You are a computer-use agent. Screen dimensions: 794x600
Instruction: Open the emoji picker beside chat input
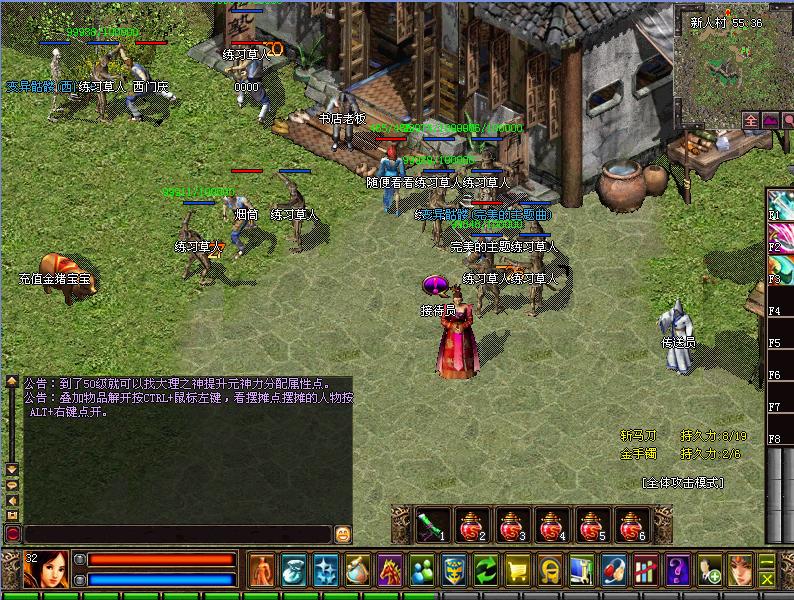click(343, 534)
